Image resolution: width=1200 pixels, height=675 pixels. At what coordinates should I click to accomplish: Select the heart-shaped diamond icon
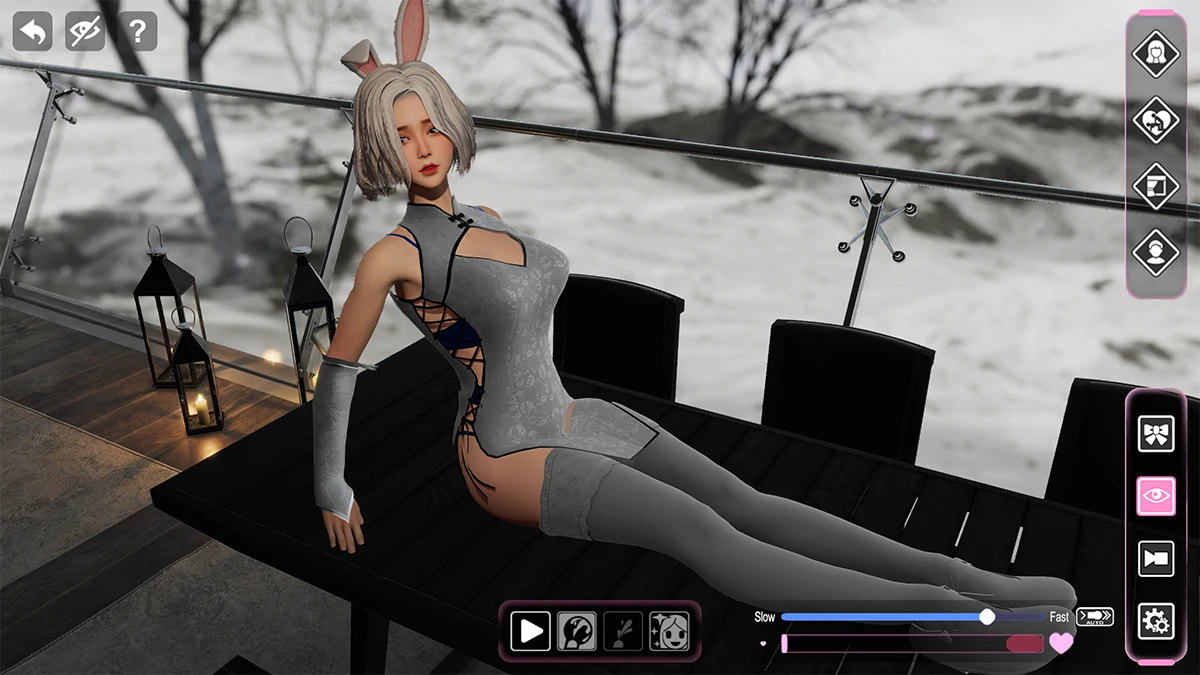1156,119
